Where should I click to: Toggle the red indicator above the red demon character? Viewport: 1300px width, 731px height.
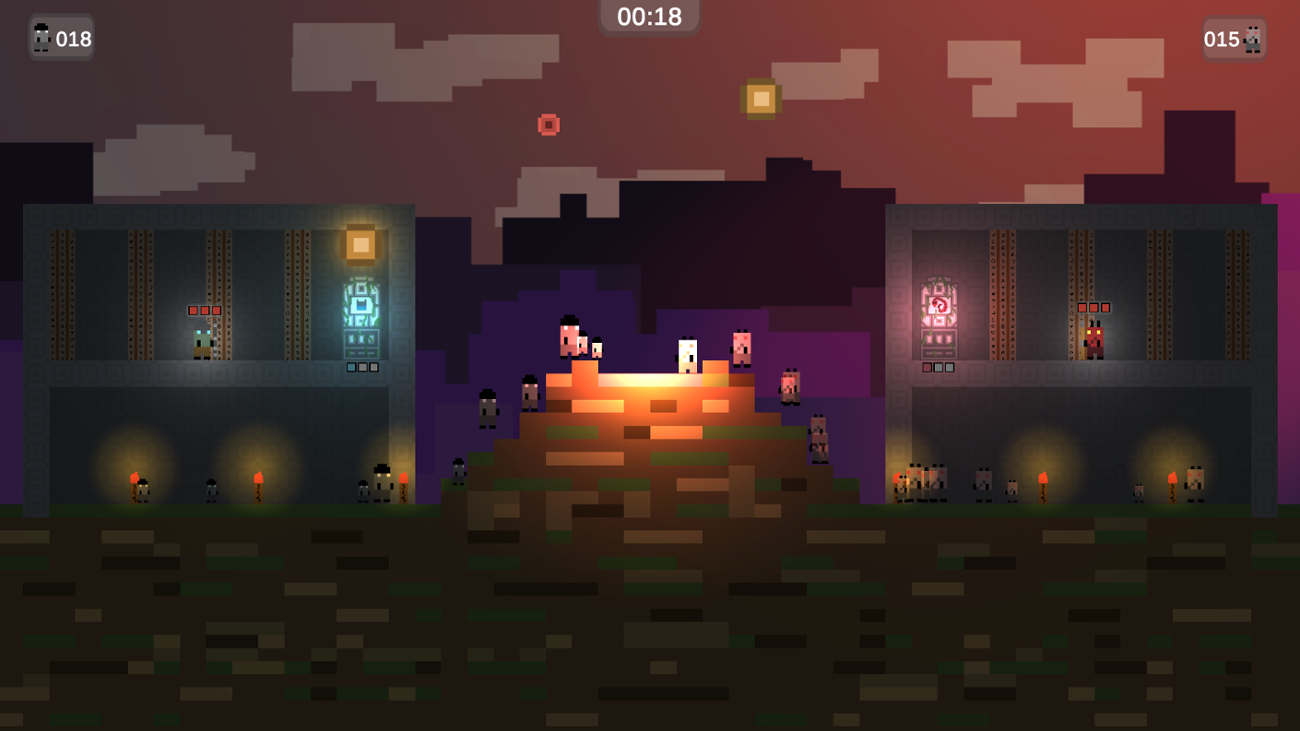(1084, 307)
